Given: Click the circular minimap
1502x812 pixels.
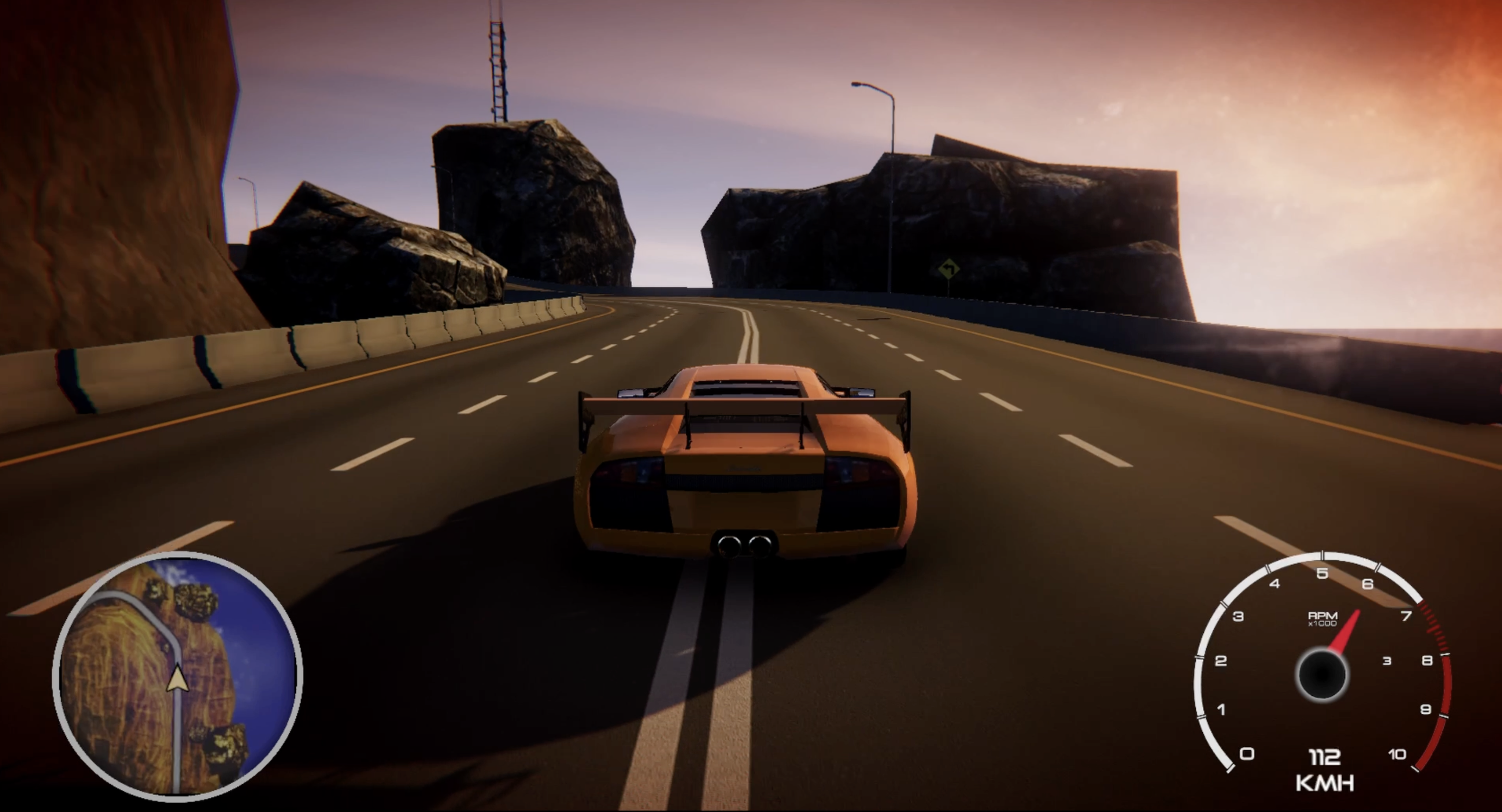Looking at the screenshot, I should point(178,674).
